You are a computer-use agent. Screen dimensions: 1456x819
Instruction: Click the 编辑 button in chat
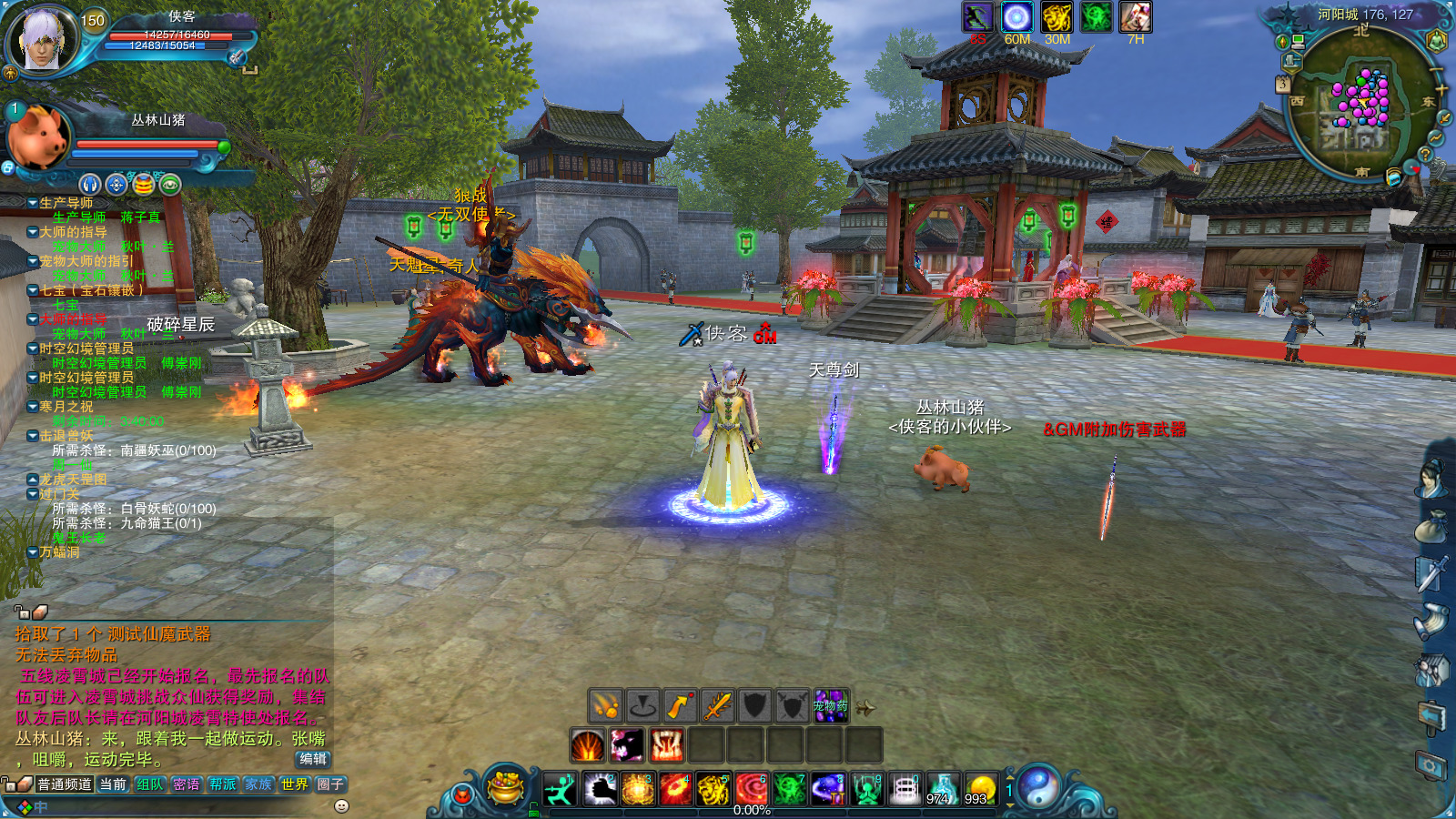pyautogui.click(x=312, y=759)
